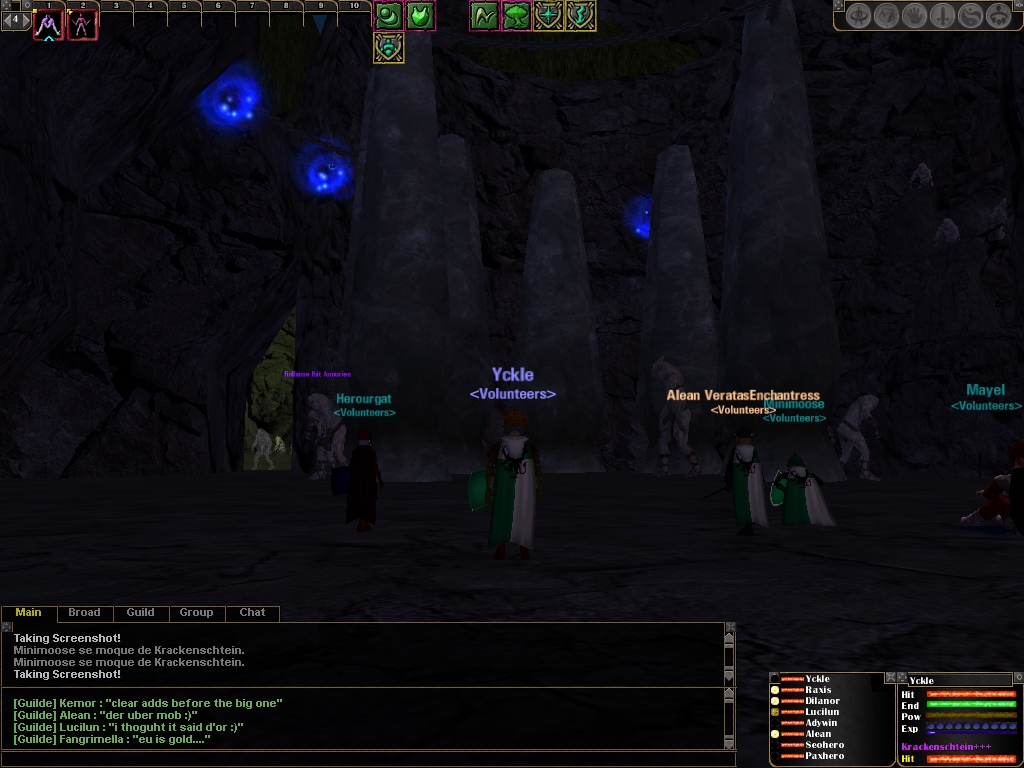
Task: Show the Group chat tab
Action: pyautogui.click(x=196, y=613)
